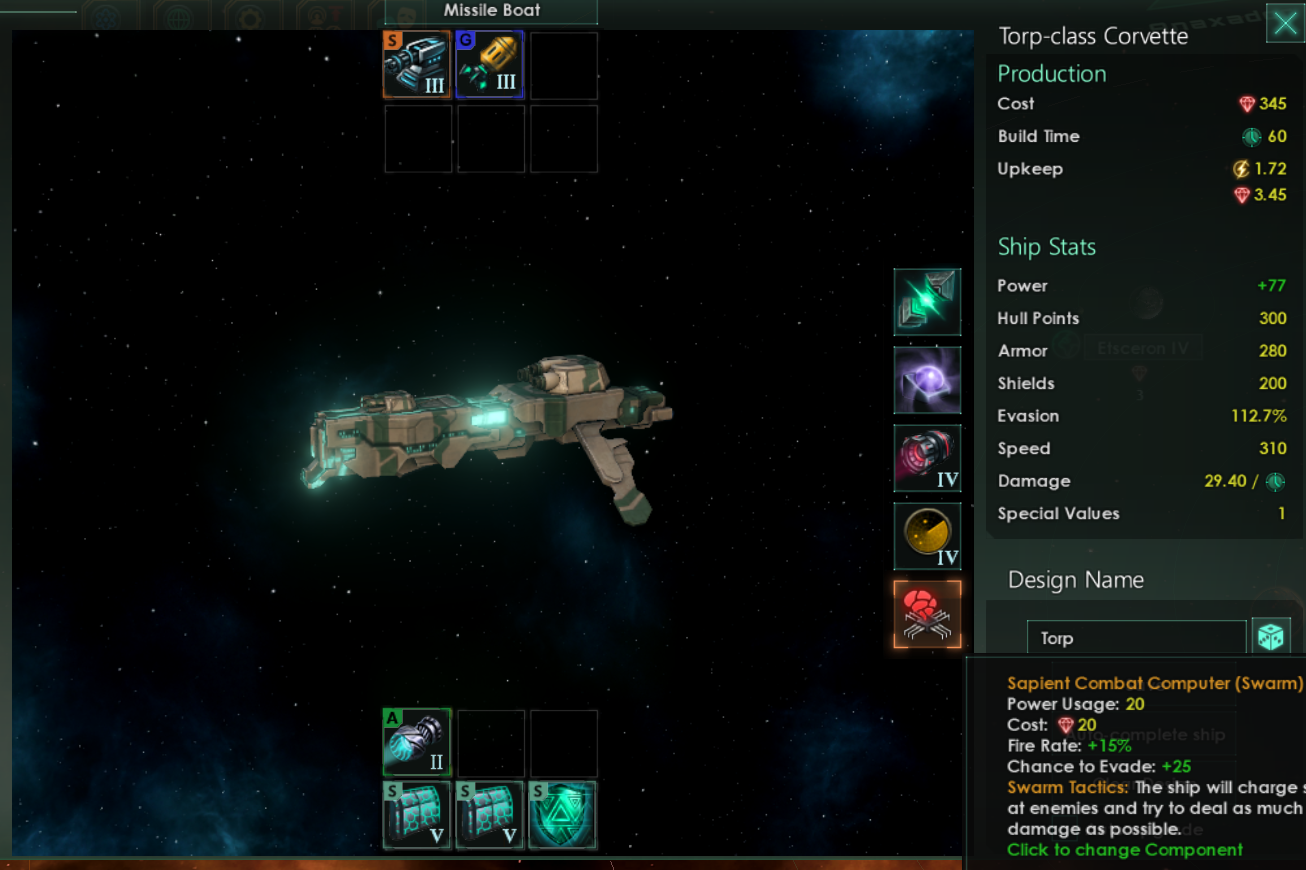Select the A-slot afterburner component
1306x870 pixels.
417,742
